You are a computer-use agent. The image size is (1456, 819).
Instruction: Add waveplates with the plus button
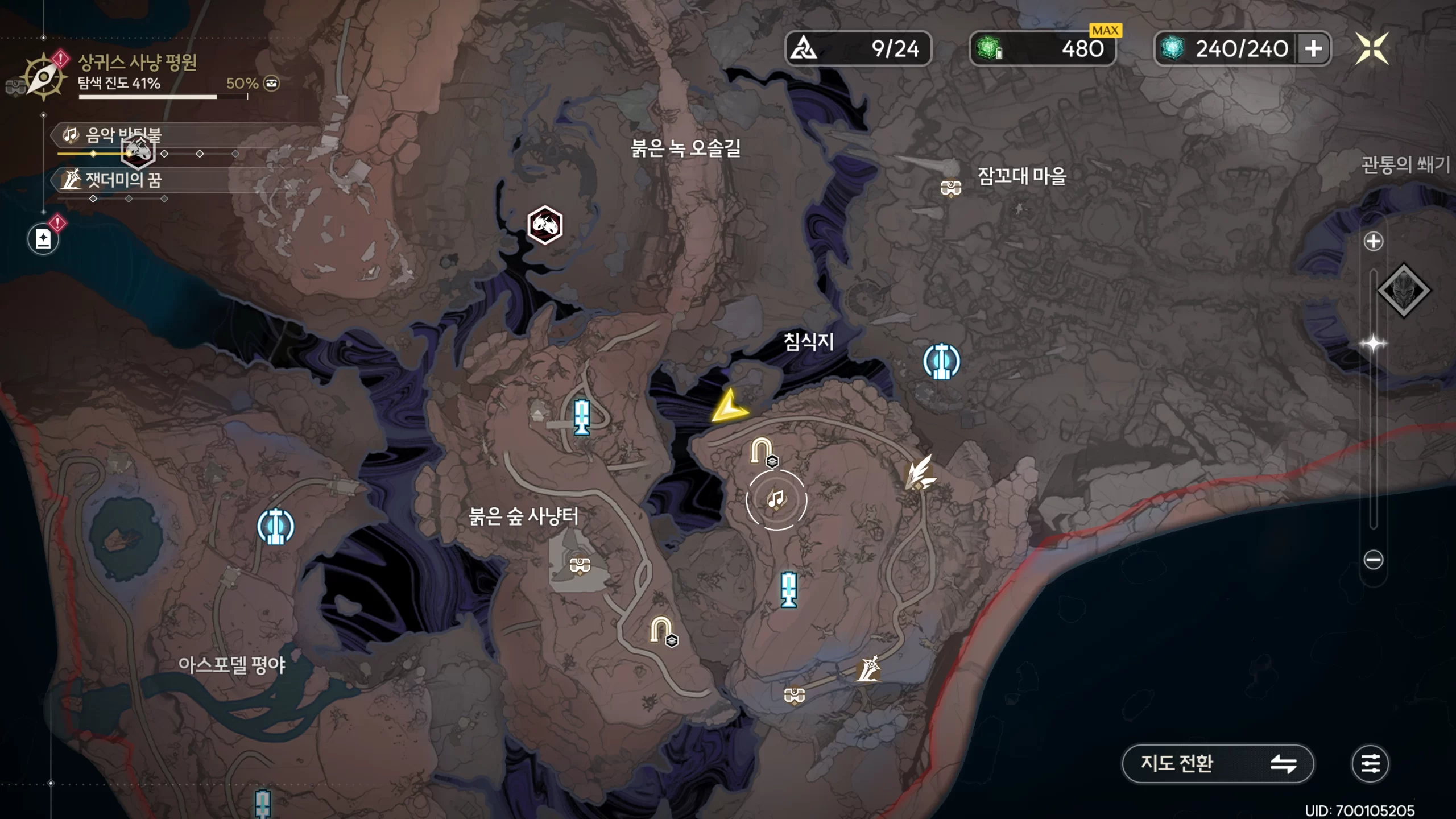click(x=1313, y=49)
